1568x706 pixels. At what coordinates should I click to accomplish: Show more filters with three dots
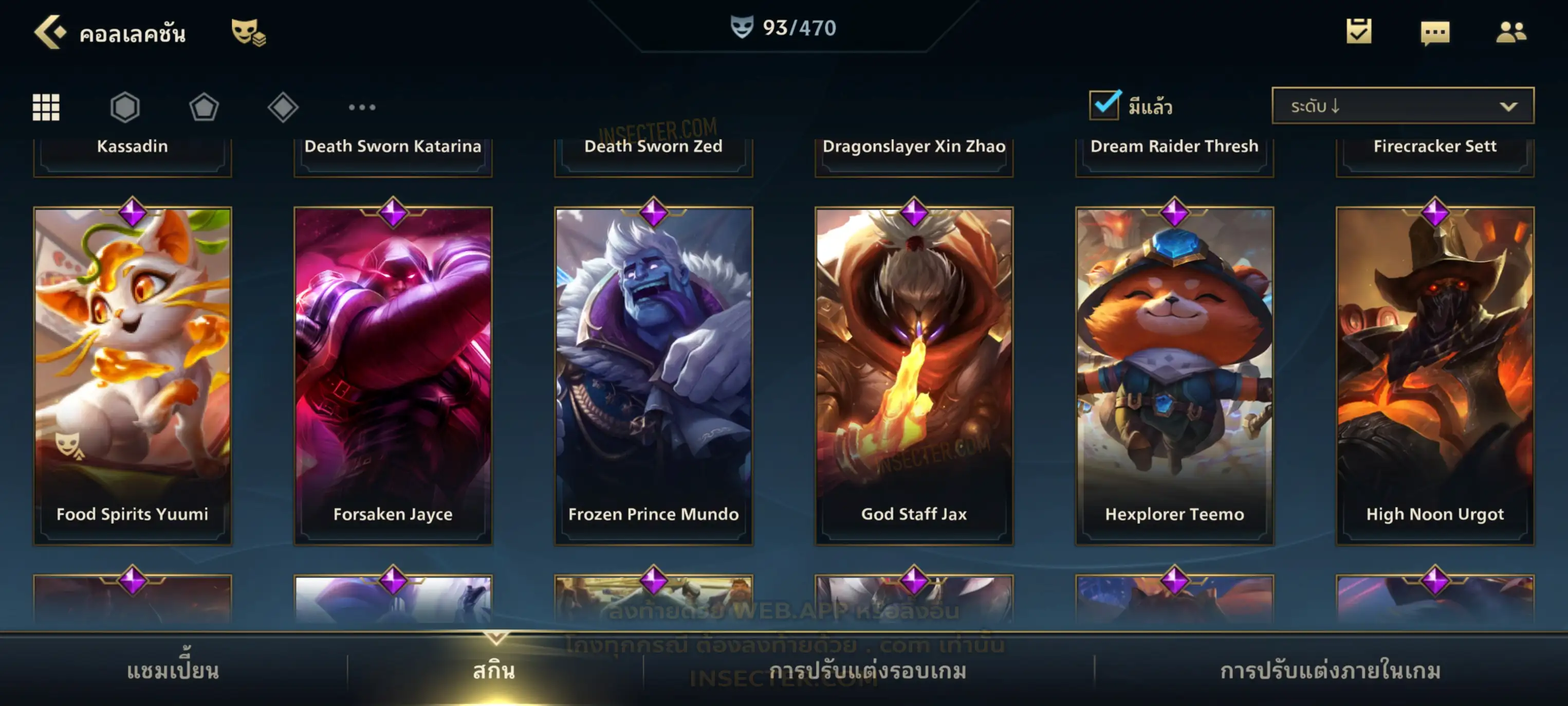click(x=362, y=107)
